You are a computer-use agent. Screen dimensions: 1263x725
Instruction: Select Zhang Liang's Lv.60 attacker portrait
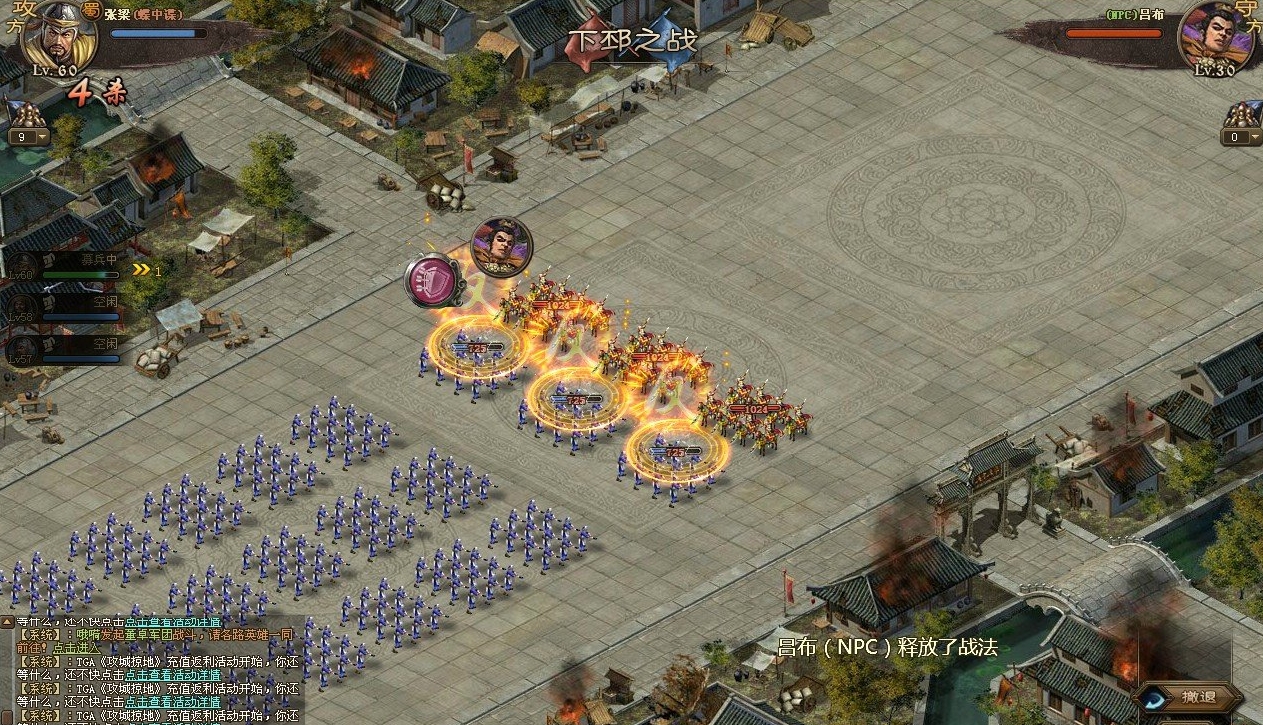click(x=58, y=40)
